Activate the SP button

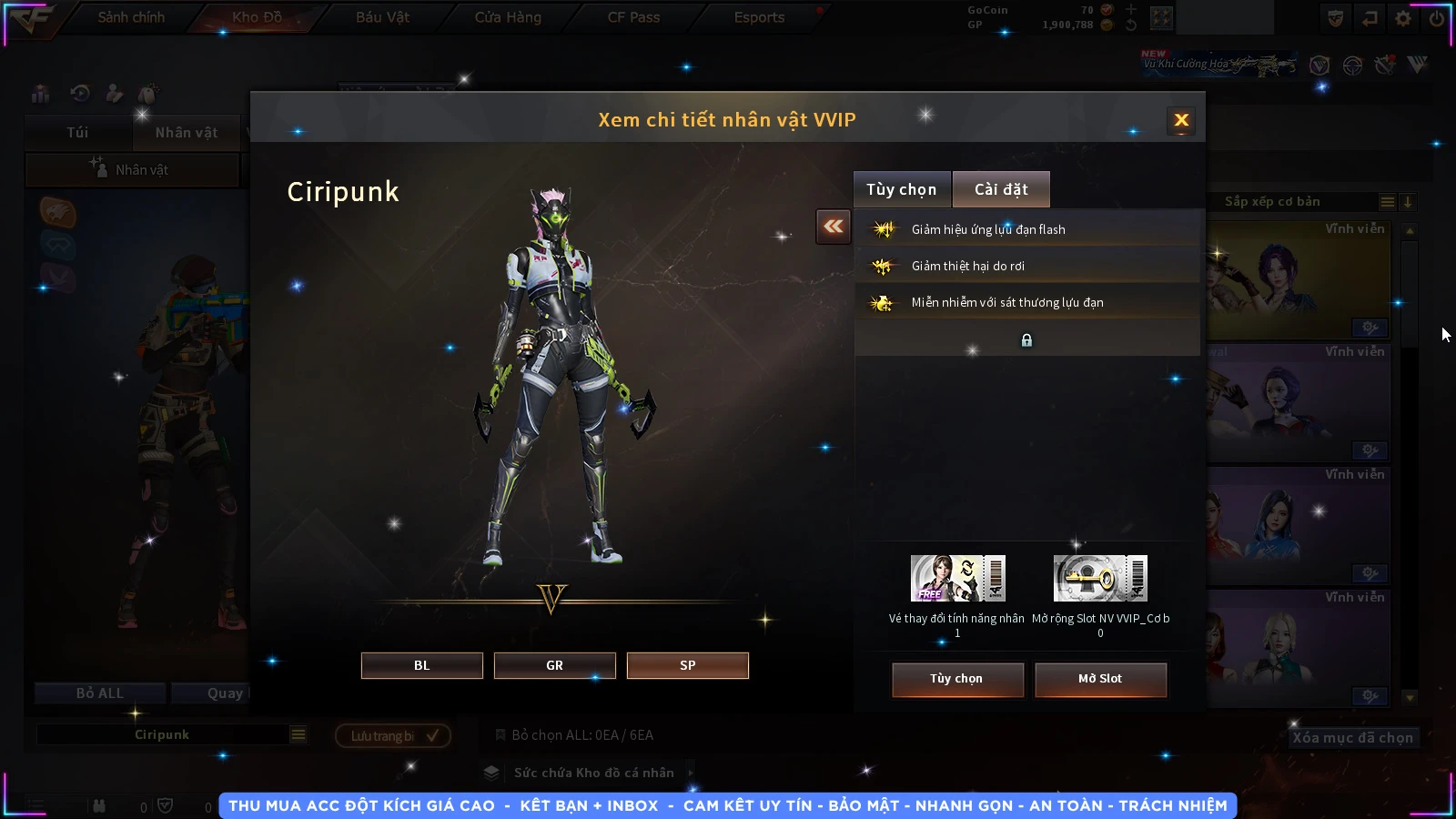[687, 665]
